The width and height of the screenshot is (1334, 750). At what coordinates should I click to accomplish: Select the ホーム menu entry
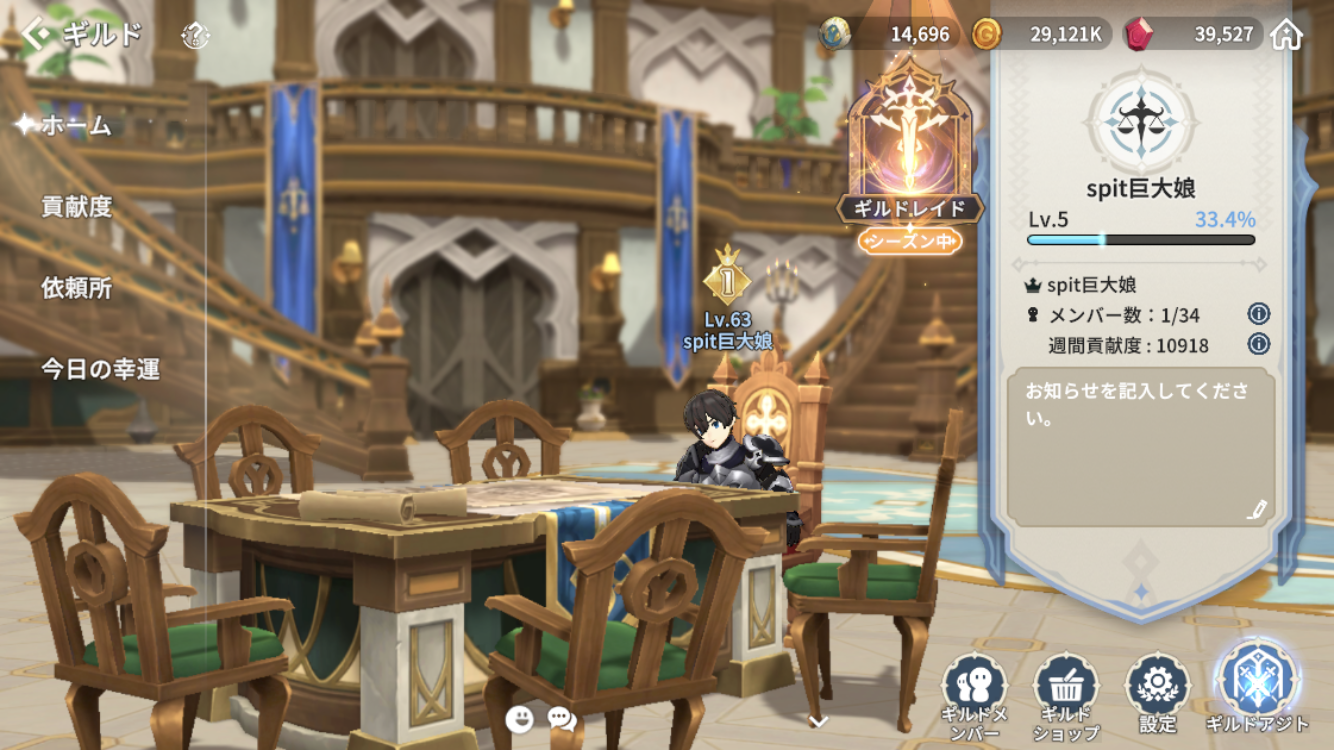tap(76, 126)
